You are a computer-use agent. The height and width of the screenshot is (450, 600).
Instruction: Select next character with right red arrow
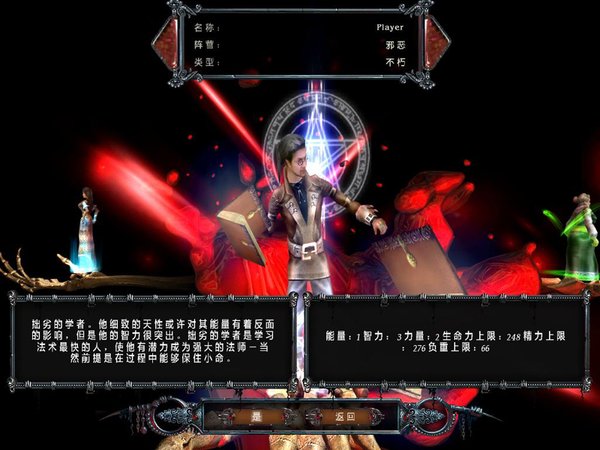pyautogui.click(x=437, y=43)
